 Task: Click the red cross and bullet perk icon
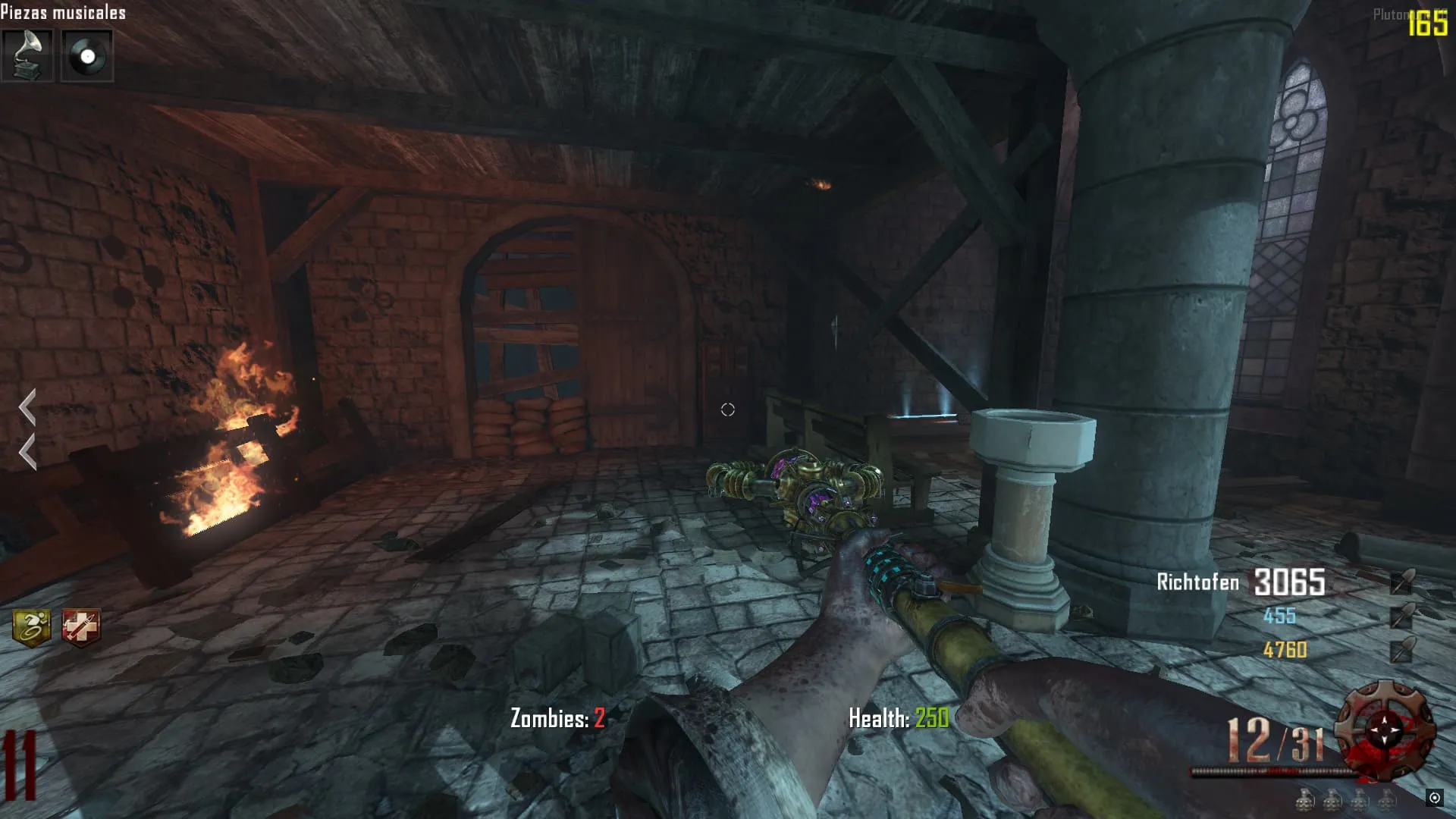point(81,628)
